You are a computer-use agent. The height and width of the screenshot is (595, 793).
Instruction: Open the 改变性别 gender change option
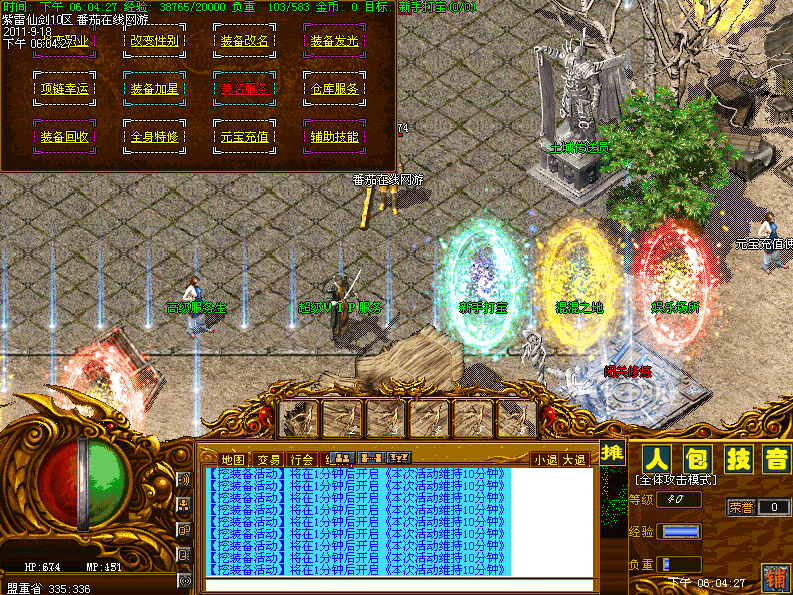155,42
